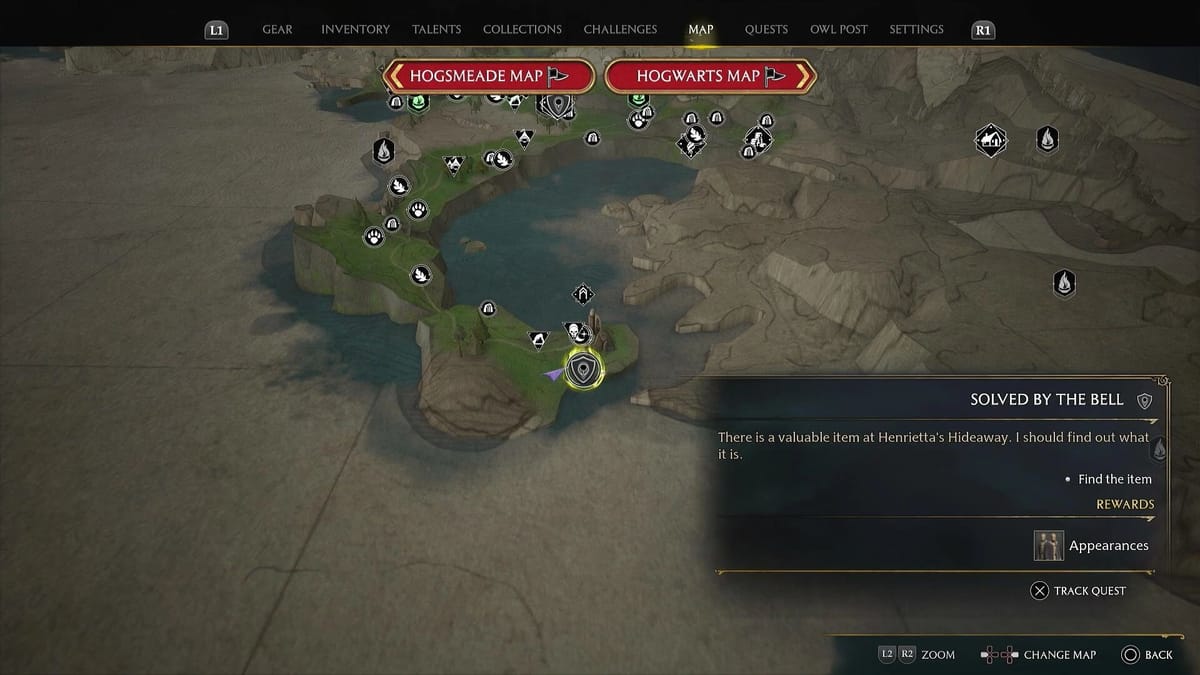Show the Quests tab

tap(766, 30)
